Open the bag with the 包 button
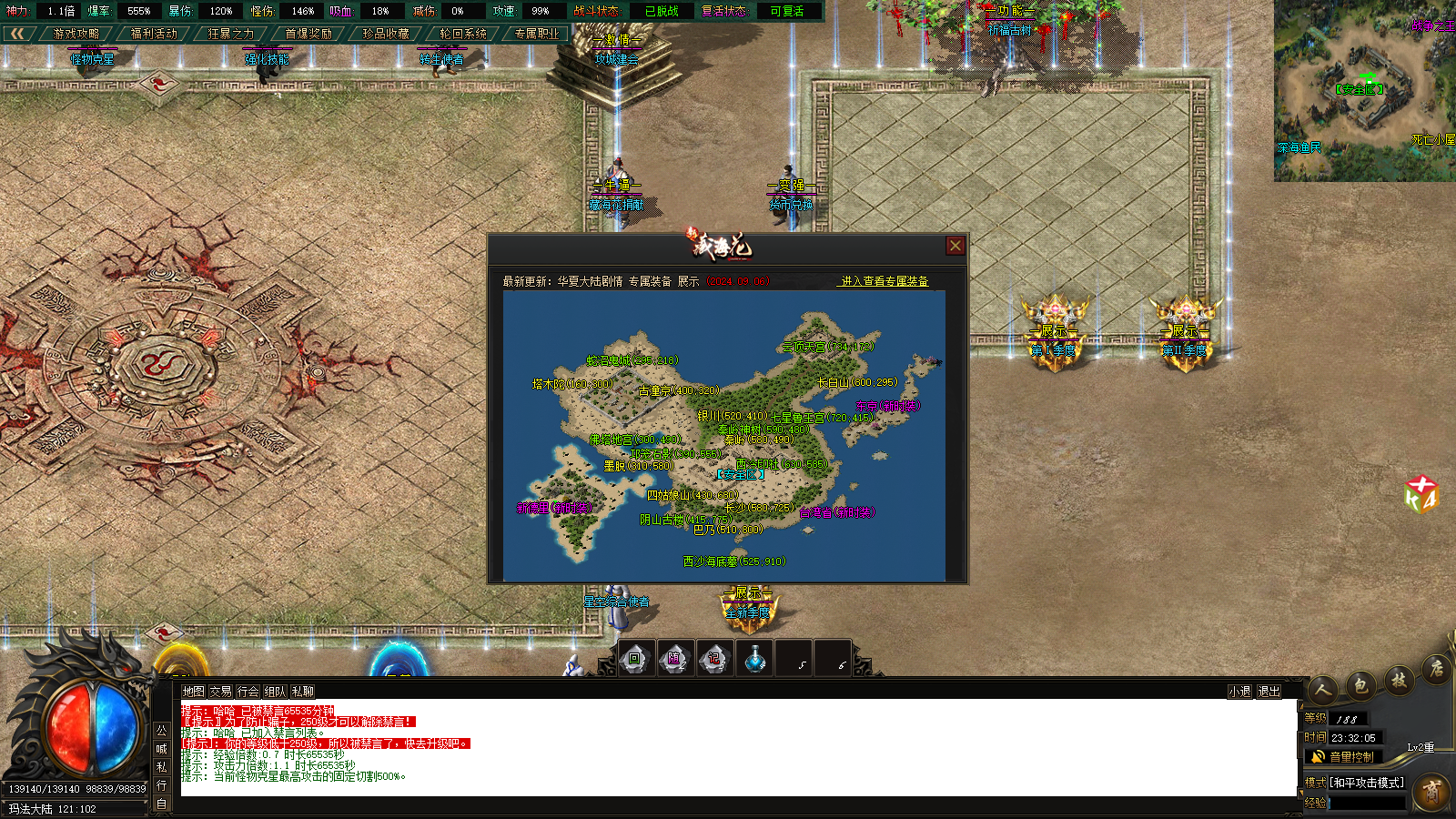Screen dimensions: 1456x819 pyautogui.click(x=1360, y=684)
